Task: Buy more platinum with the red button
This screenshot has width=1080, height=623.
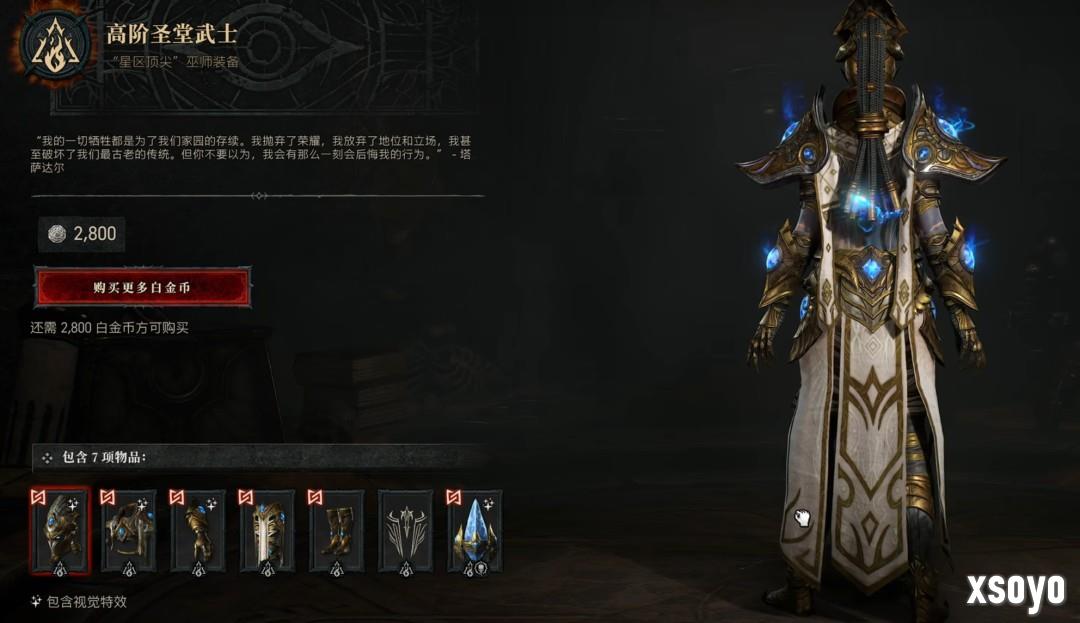Action: click(x=142, y=288)
